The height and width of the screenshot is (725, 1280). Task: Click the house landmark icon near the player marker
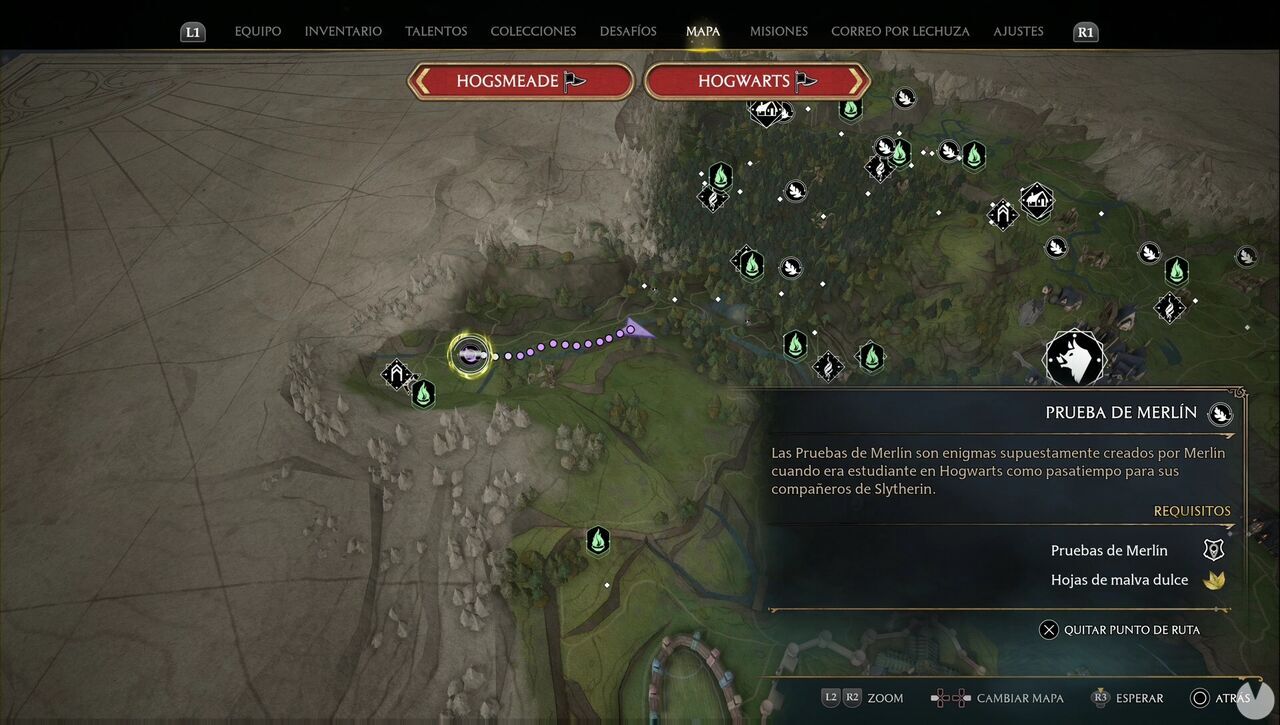pyautogui.click(x=396, y=375)
